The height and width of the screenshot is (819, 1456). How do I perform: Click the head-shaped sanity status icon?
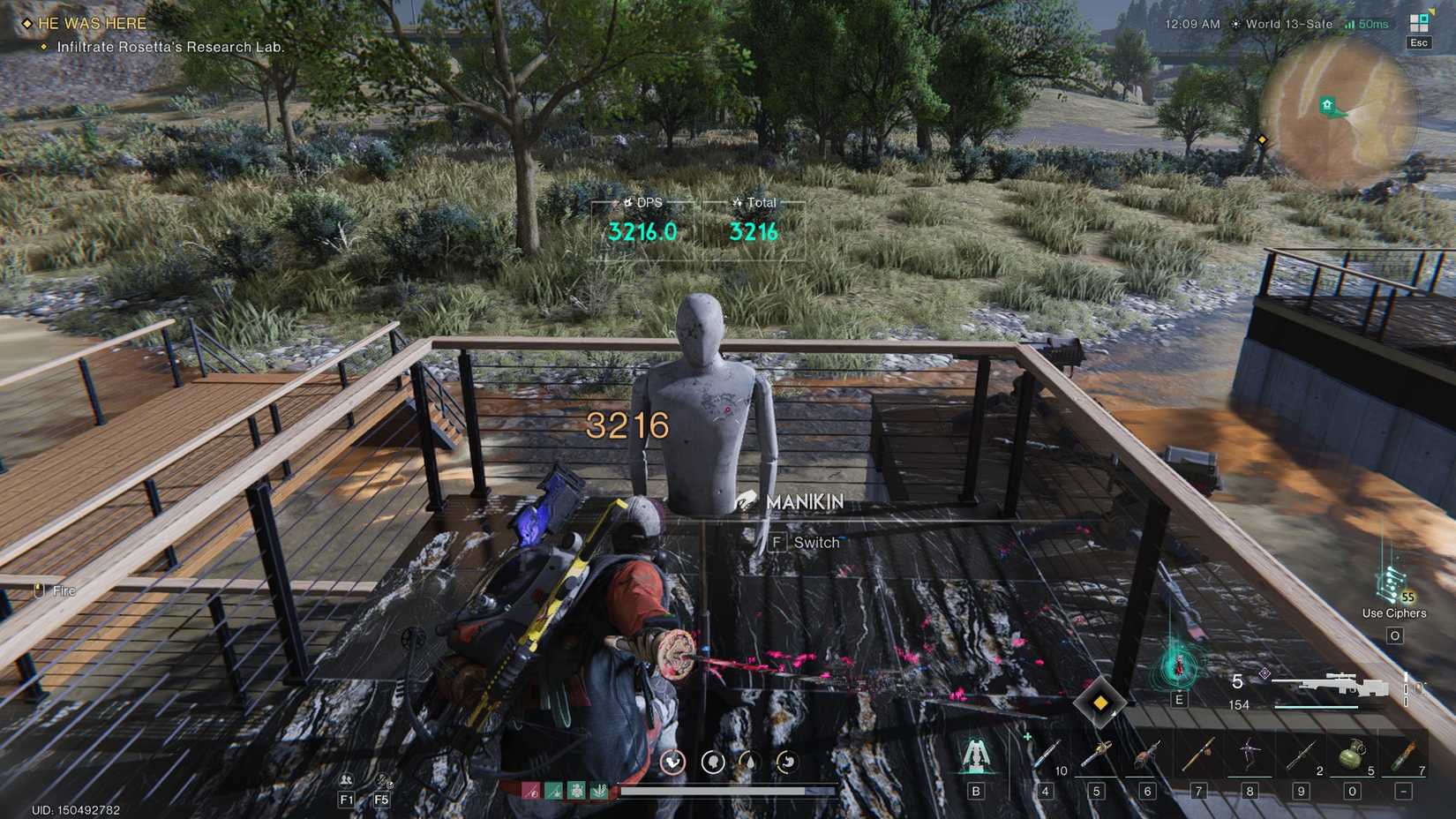coord(713,762)
